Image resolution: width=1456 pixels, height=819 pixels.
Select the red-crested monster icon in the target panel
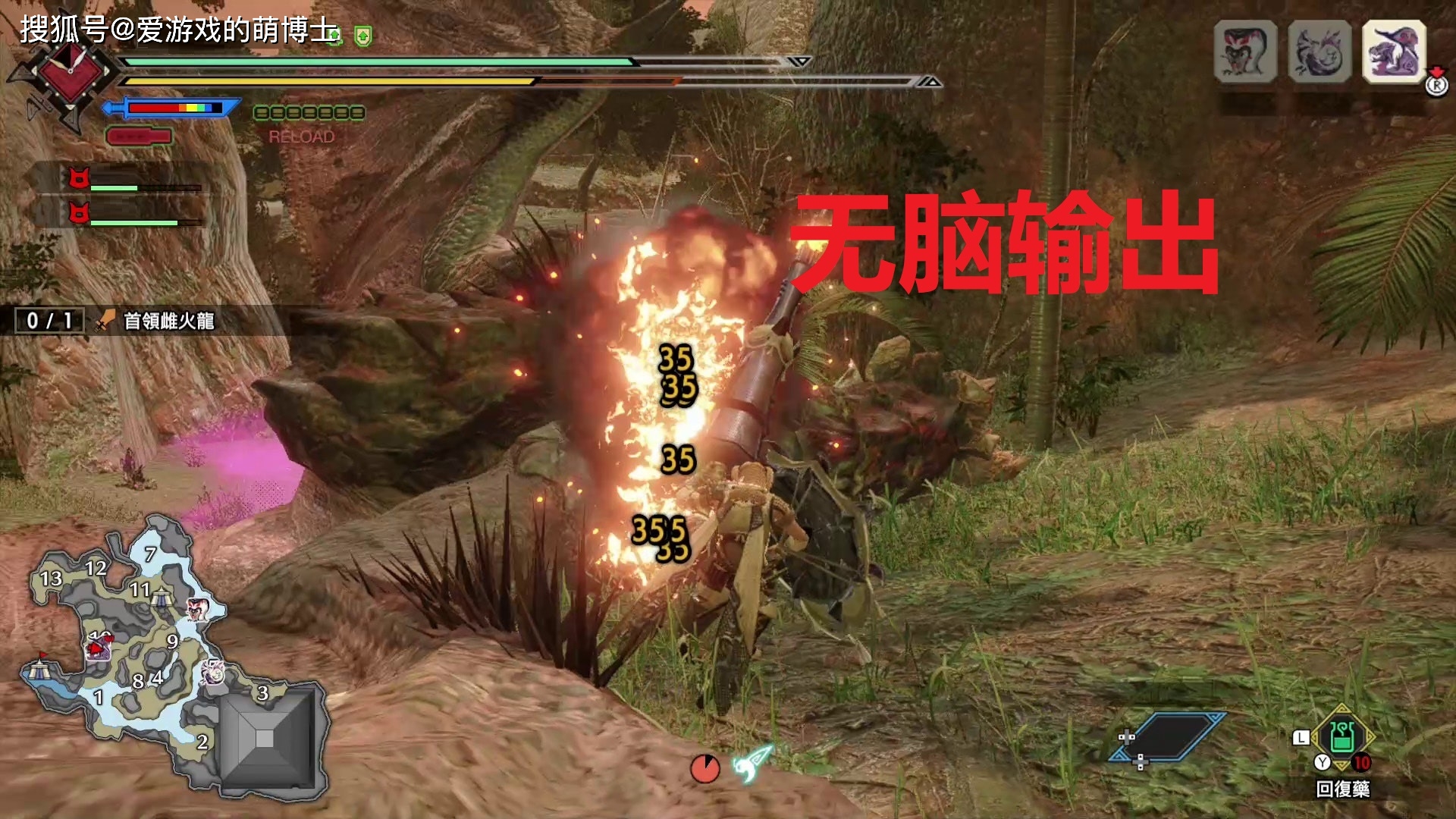click(1245, 52)
